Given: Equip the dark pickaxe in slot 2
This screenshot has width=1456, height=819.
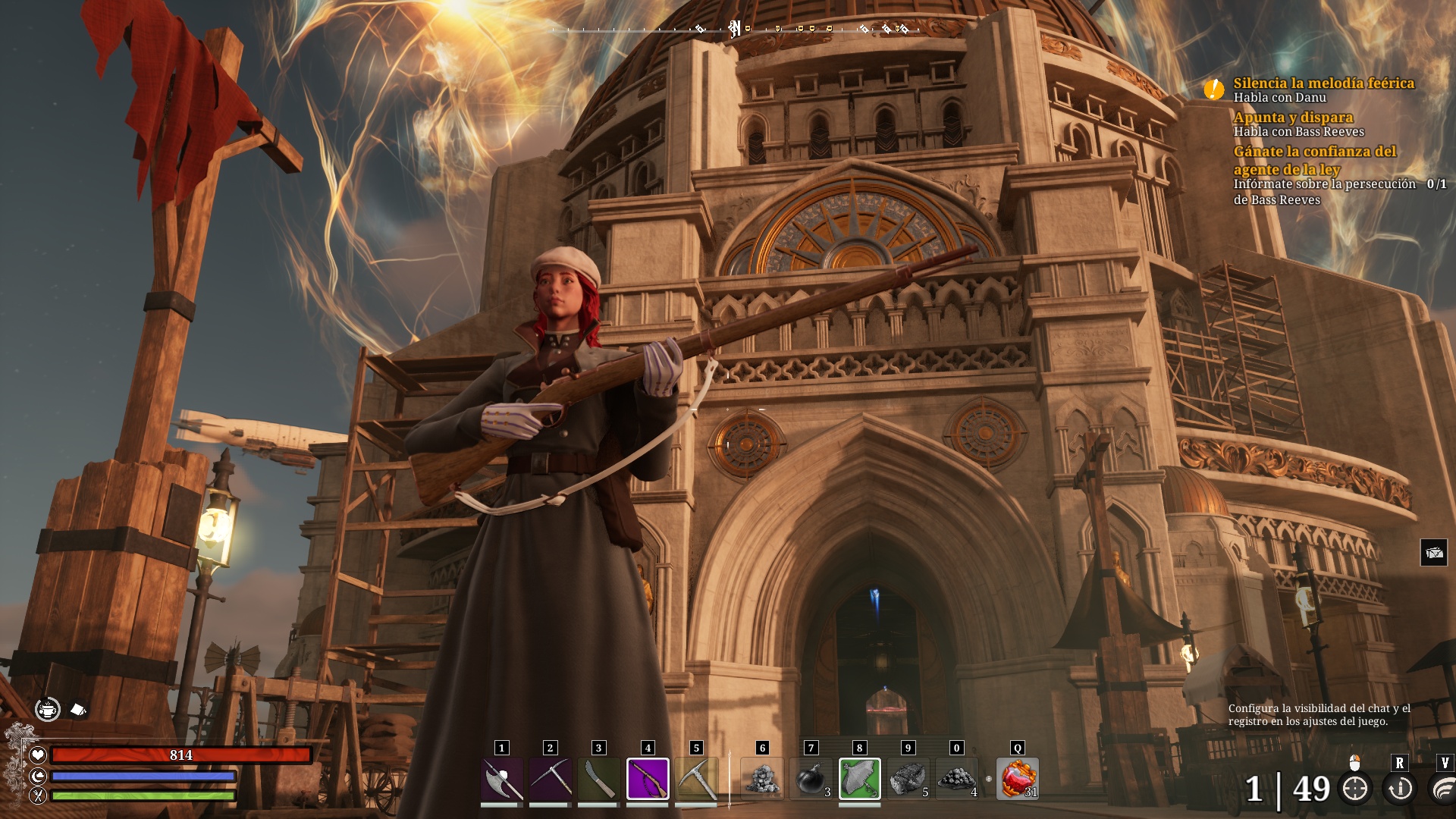Looking at the screenshot, I should click(551, 779).
